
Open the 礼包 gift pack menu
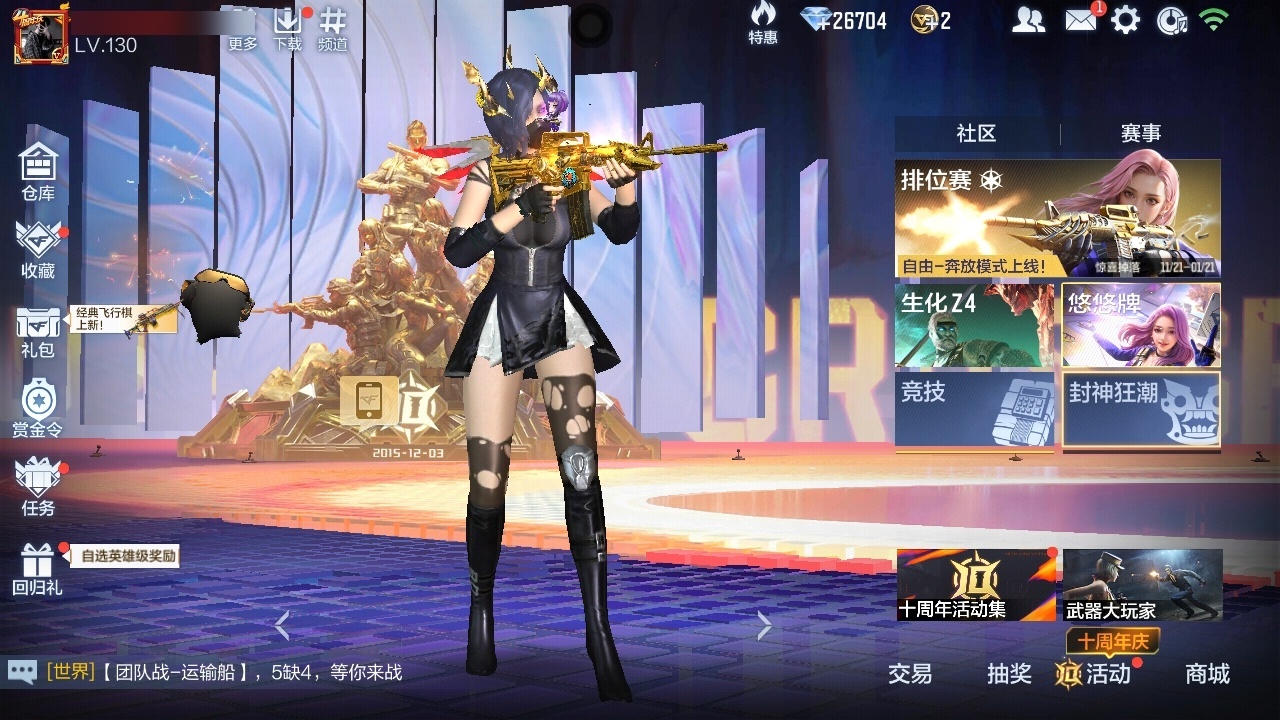[x=38, y=330]
